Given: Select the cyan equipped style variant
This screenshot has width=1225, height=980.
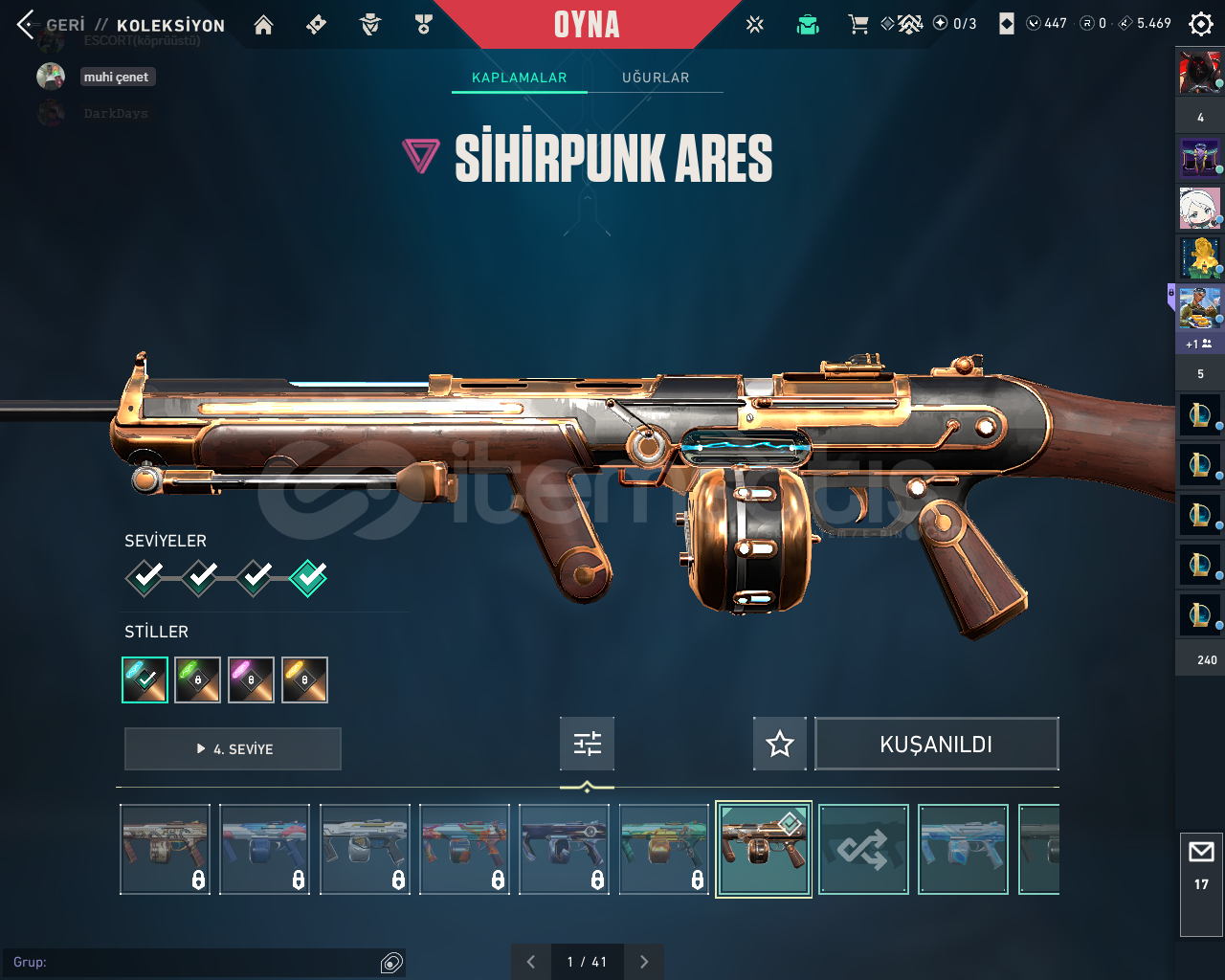Looking at the screenshot, I should (145, 679).
